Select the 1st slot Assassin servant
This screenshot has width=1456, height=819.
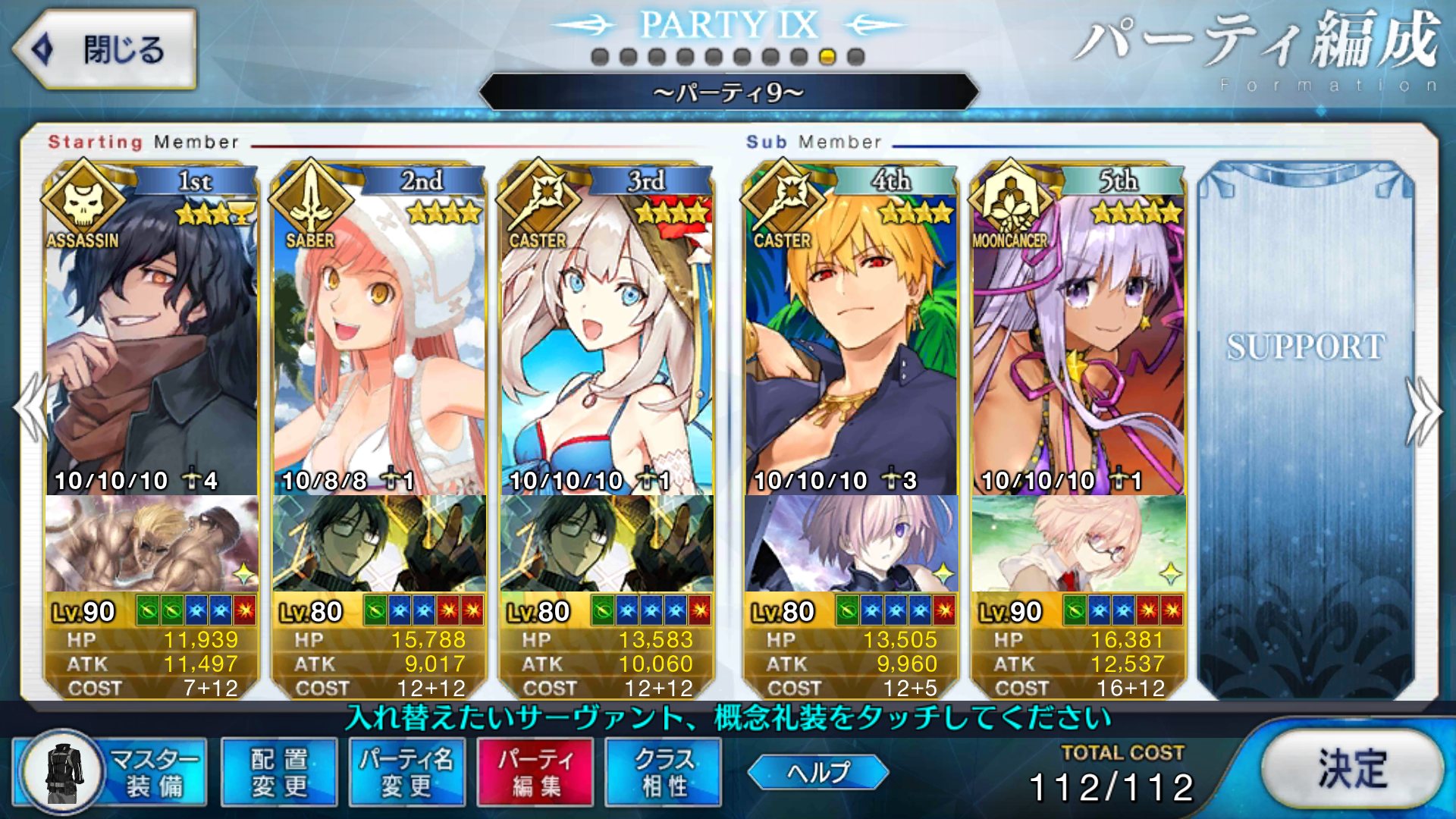coord(152,341)
